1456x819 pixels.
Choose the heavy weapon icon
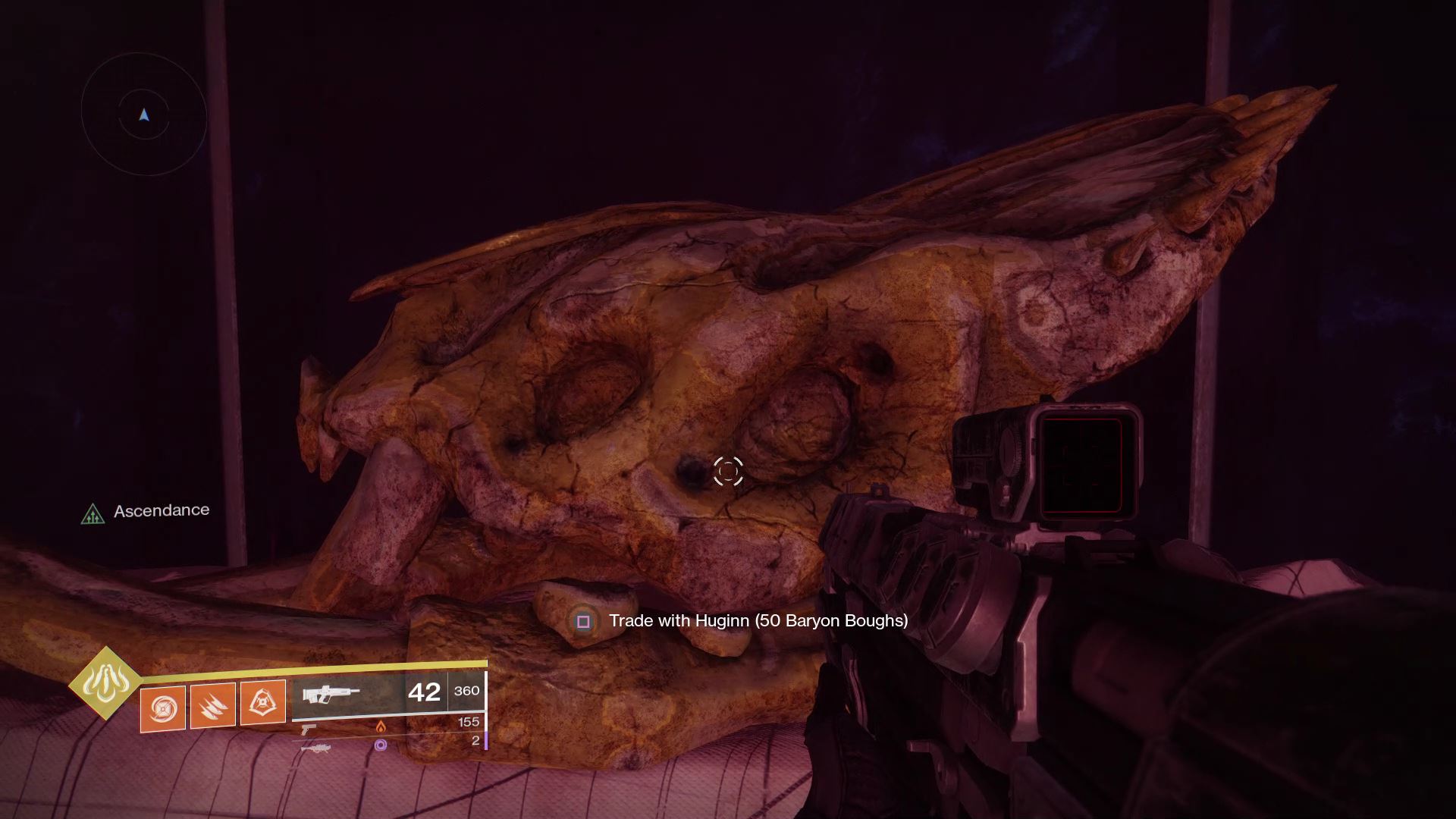tap(316, 748)
